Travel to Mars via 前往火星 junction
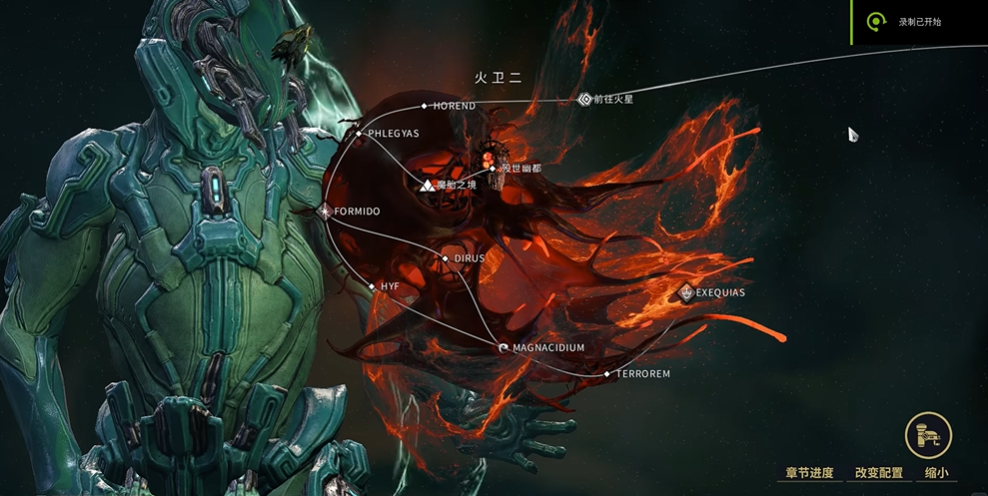 (x=586, y=99)
